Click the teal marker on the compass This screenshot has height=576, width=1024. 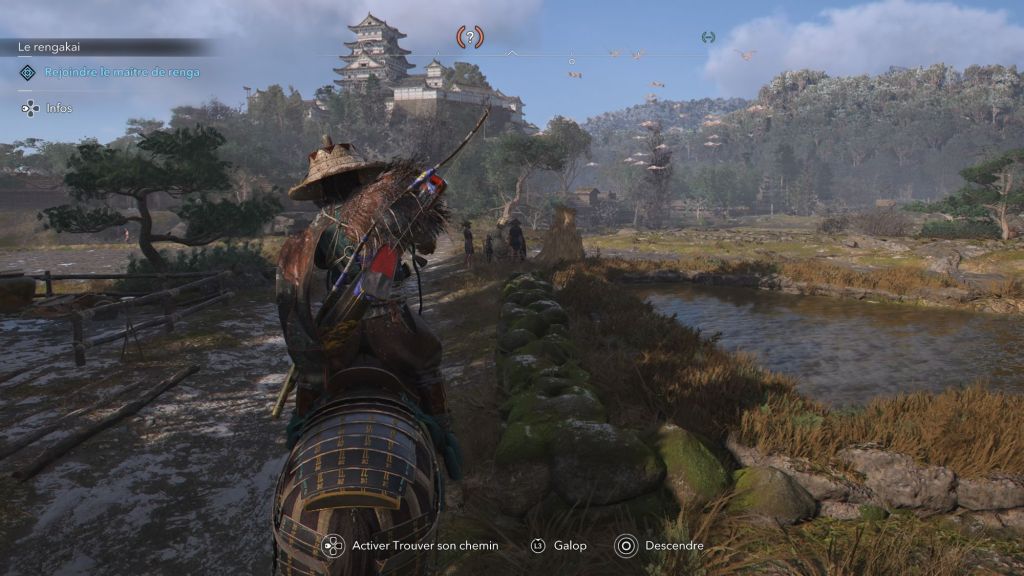click(708, 37)
